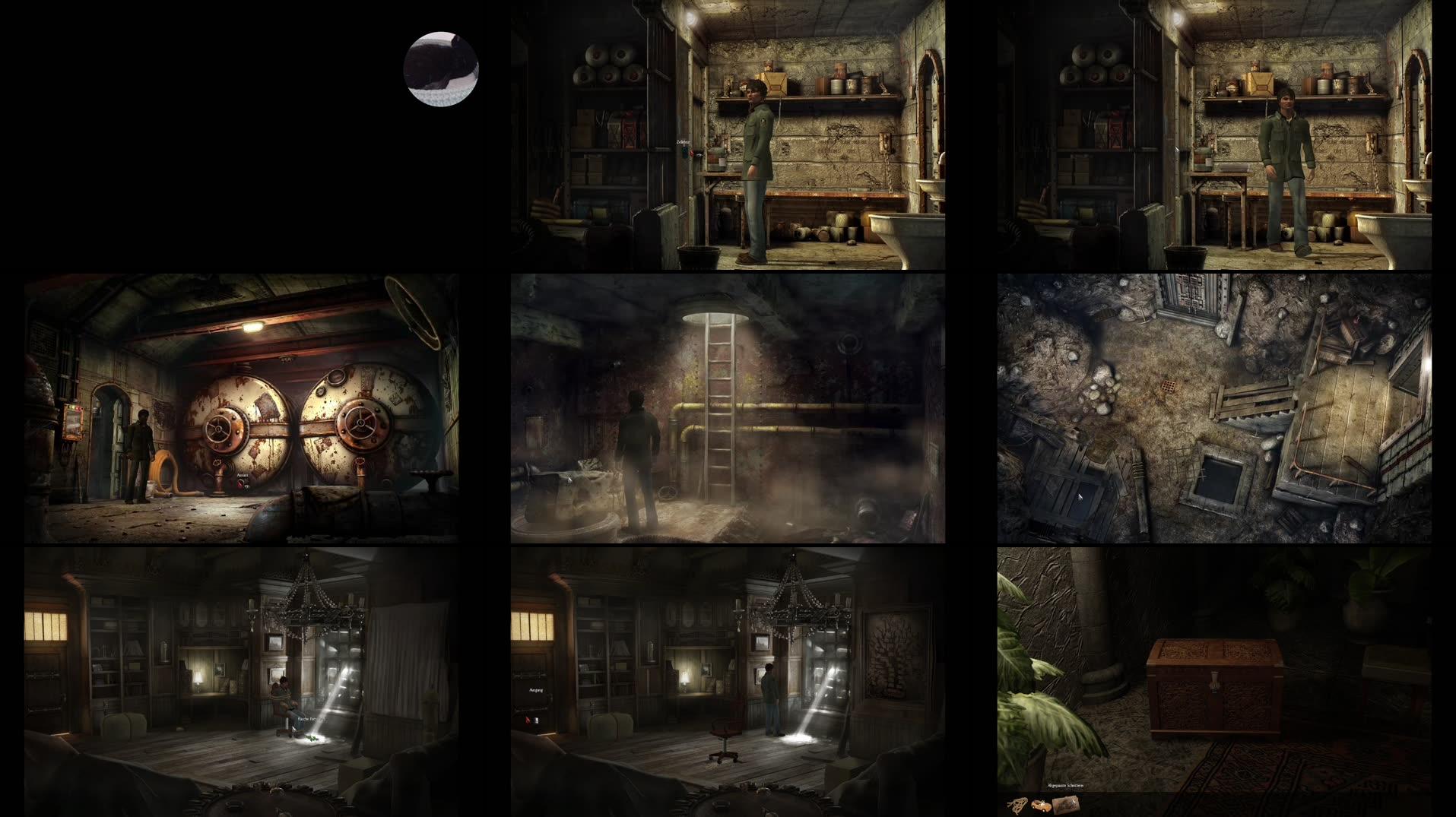1456x817 pixels.
Task: Click the Ausgang label in the boiler room
Action: point(243,476)
